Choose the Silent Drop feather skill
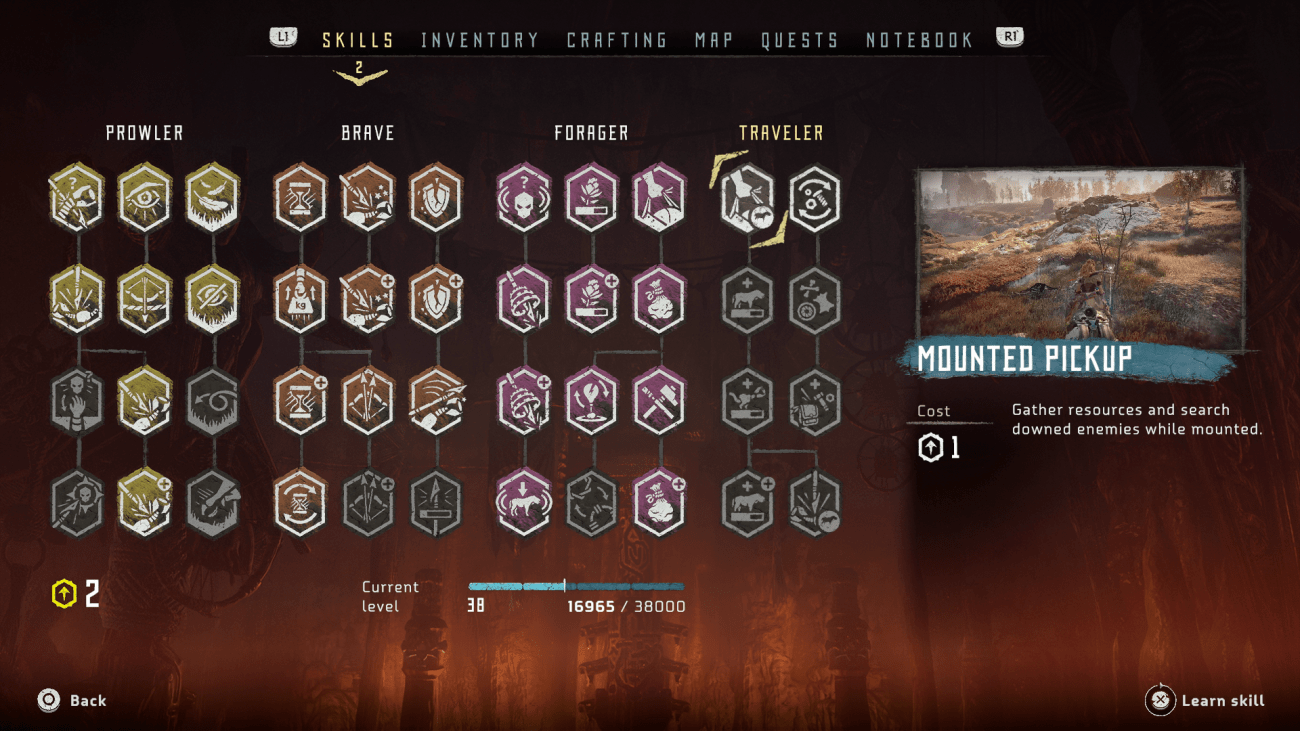Viewport: 1300px width, 731px height. click(x=213, y=197)
